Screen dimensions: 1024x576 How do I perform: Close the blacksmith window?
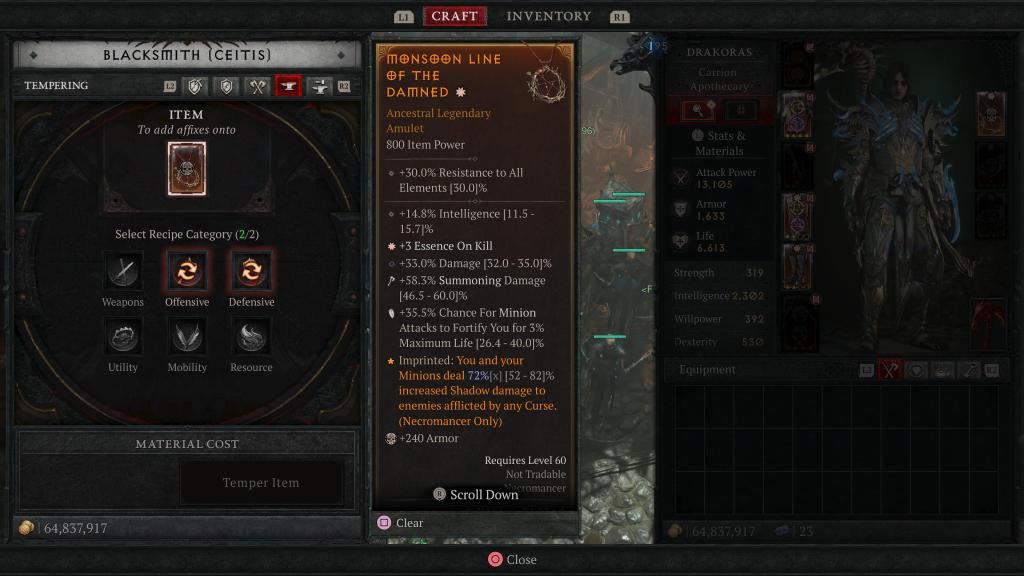(511, 560)
